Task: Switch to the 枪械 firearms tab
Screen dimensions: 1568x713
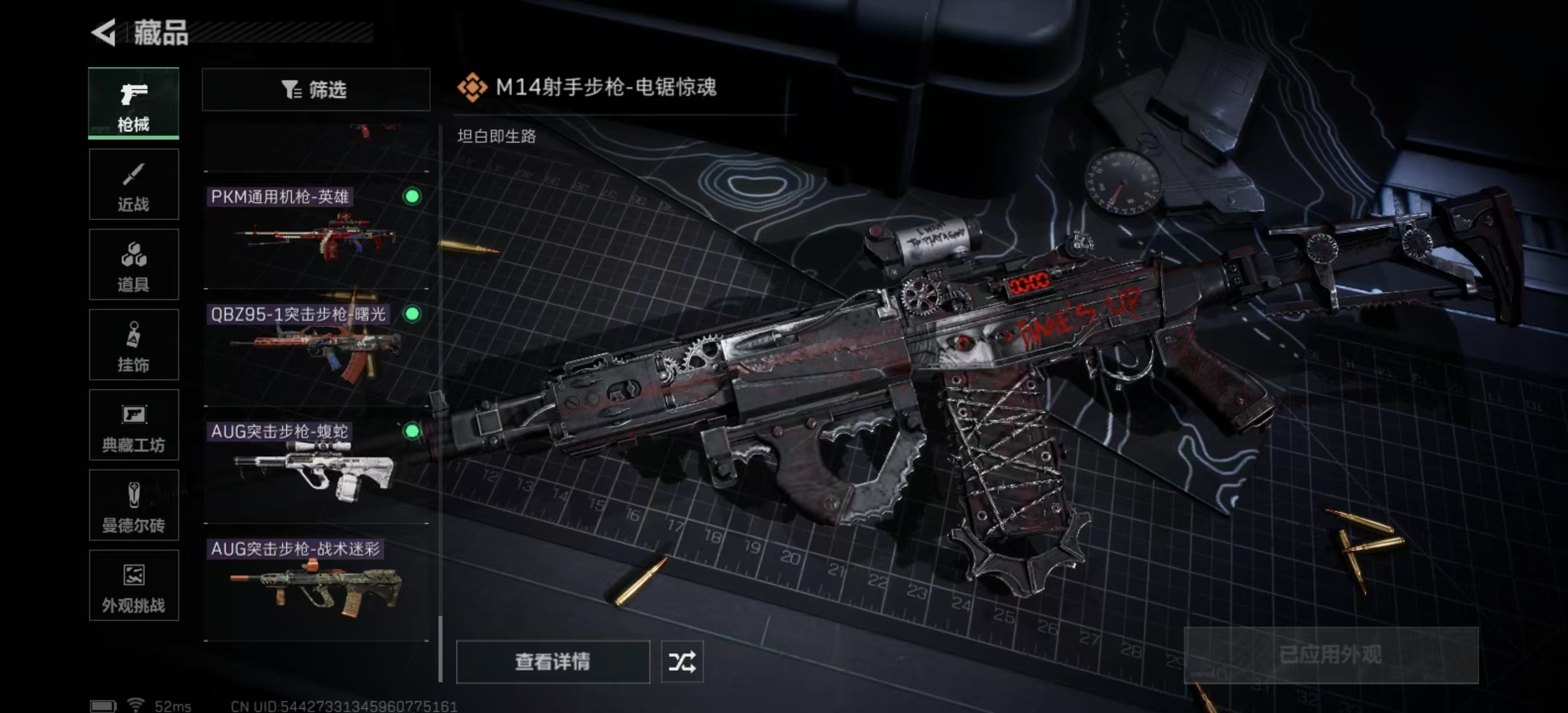Action: click(133, 104)
